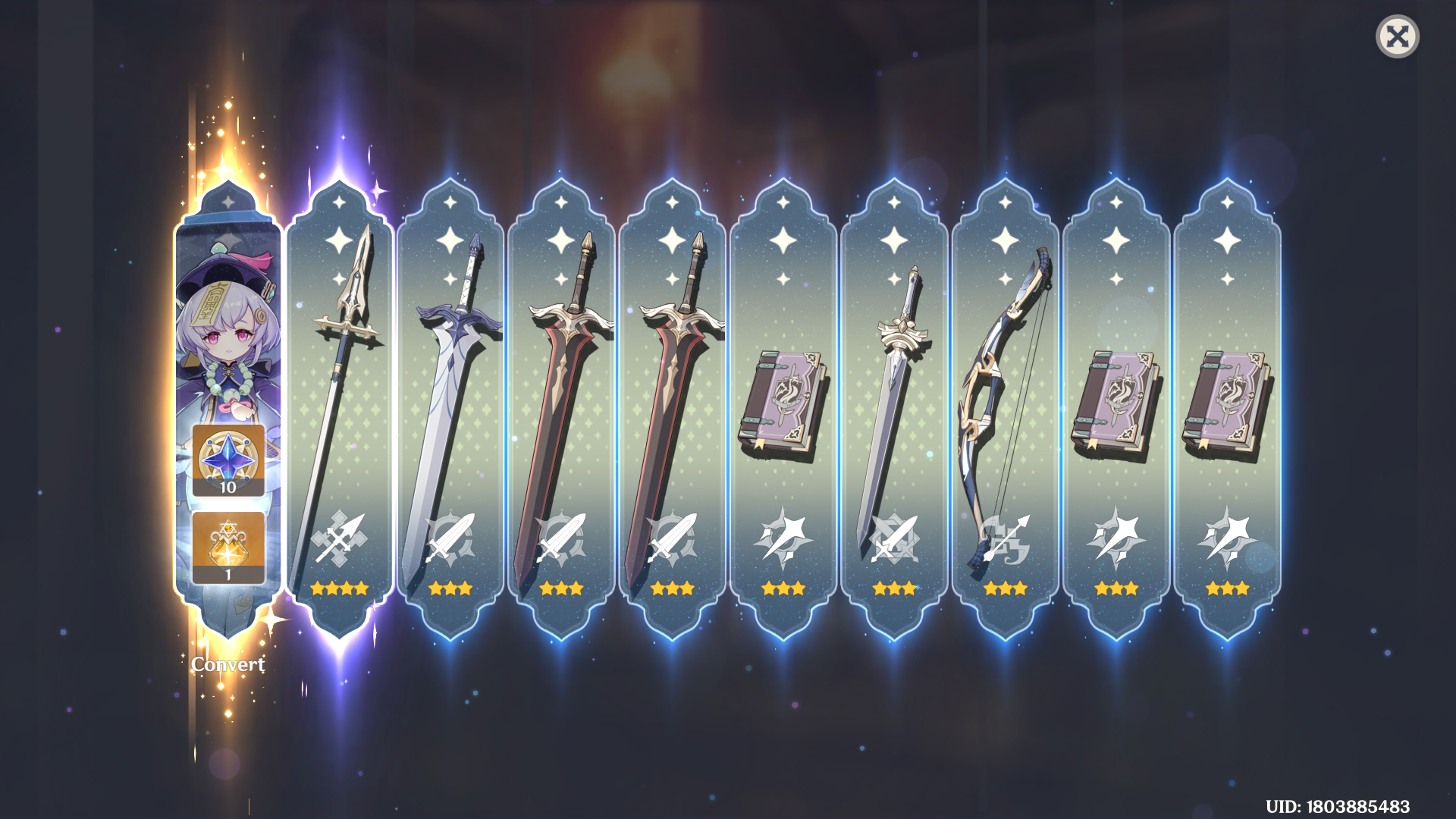Click the sword icon under the white sword card

(x=451, y=540)
